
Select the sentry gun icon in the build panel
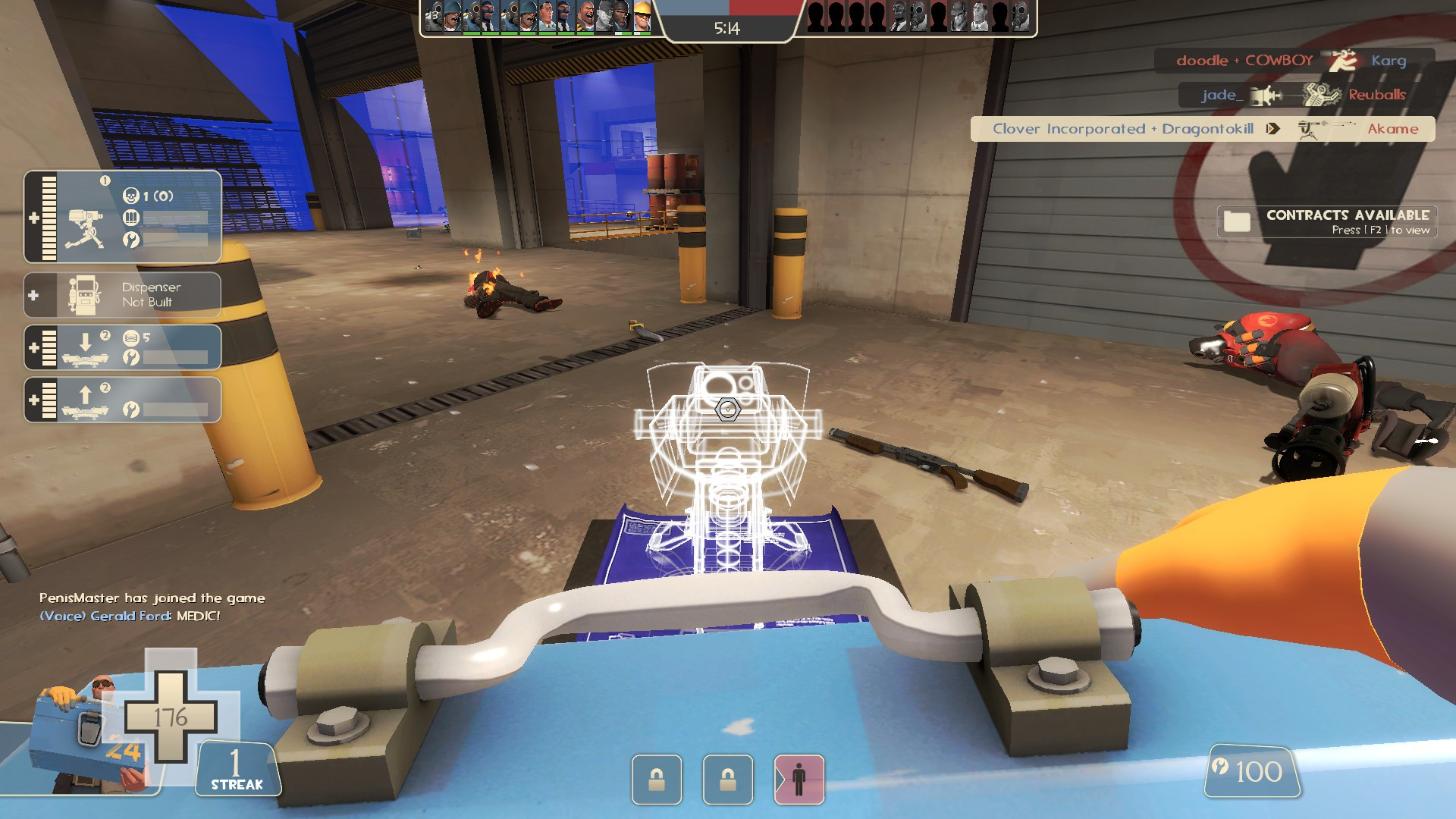click(83, 227)
